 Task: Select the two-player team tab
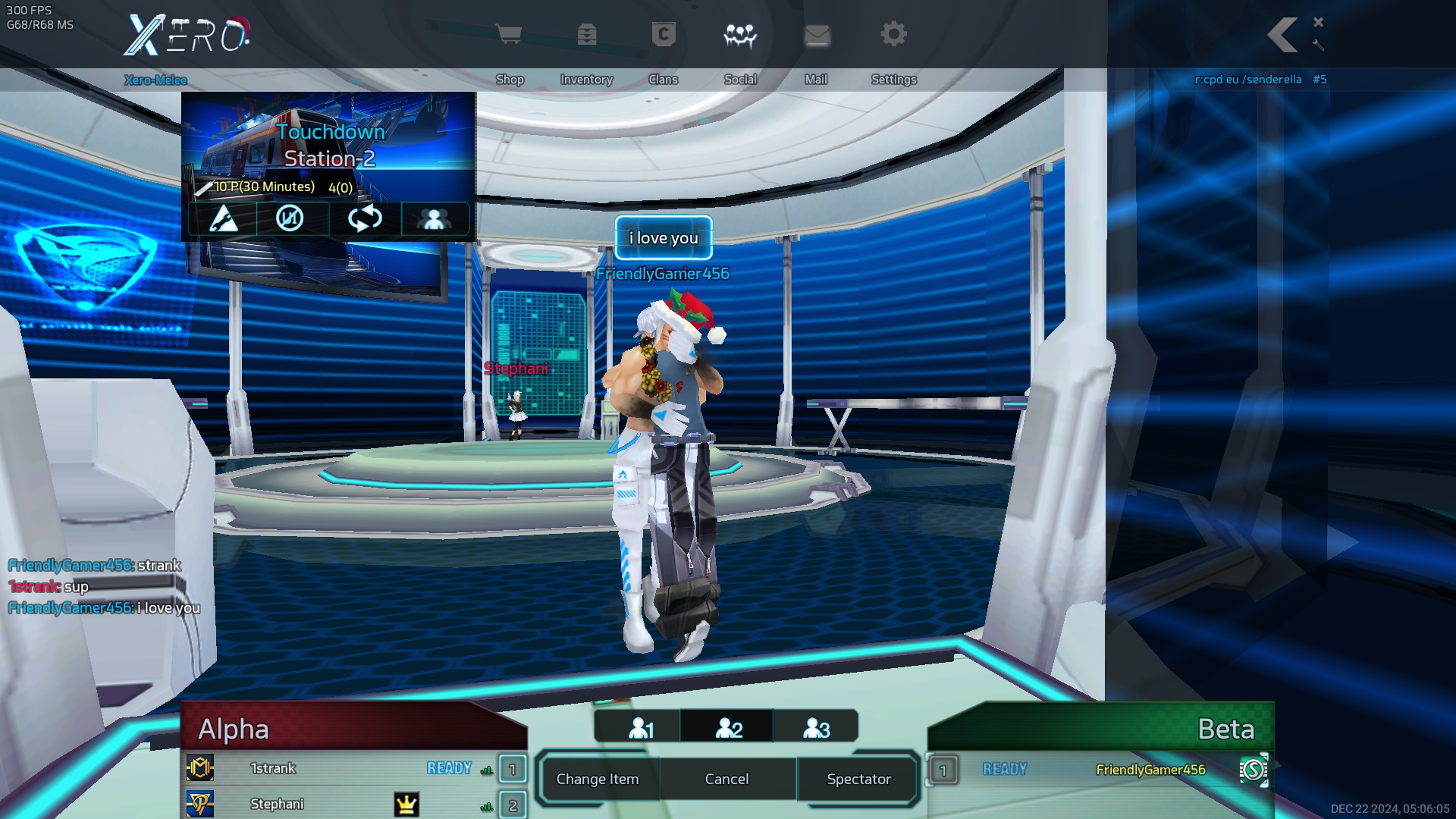(729, 728)
